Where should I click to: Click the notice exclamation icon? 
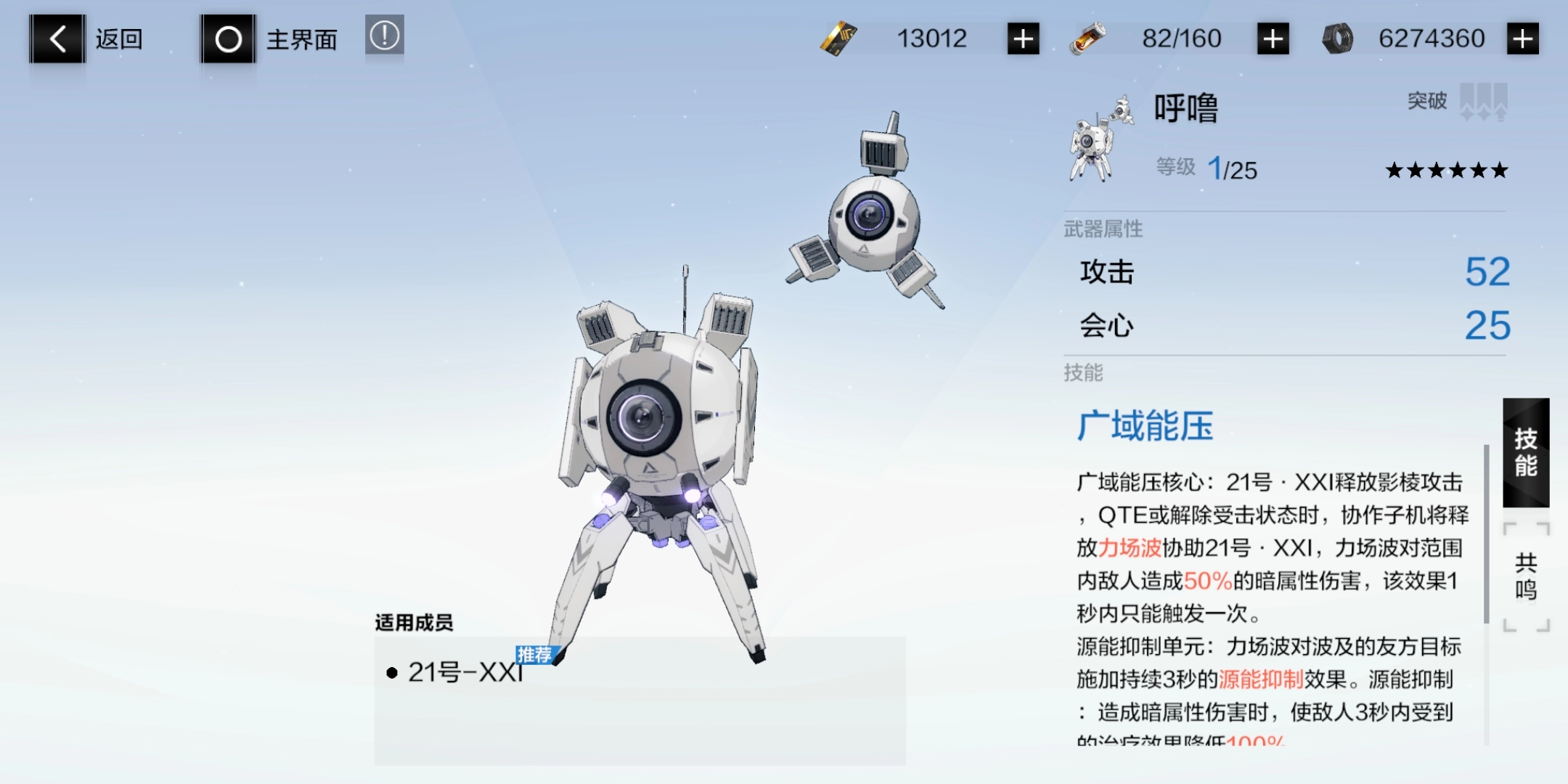pos(383,36)
